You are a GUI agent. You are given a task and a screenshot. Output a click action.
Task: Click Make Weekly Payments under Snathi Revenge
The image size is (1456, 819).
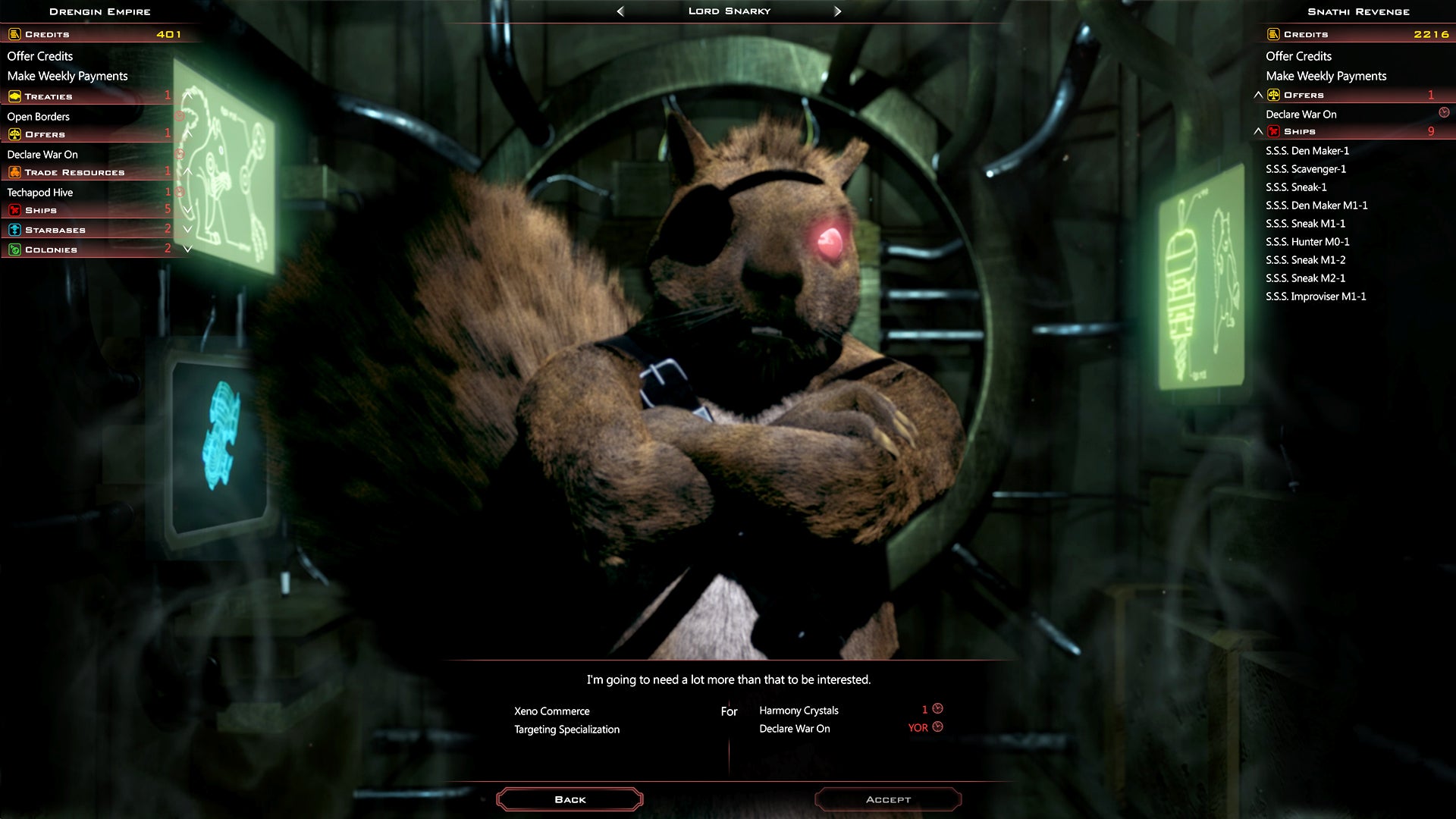click(1326, 76)
